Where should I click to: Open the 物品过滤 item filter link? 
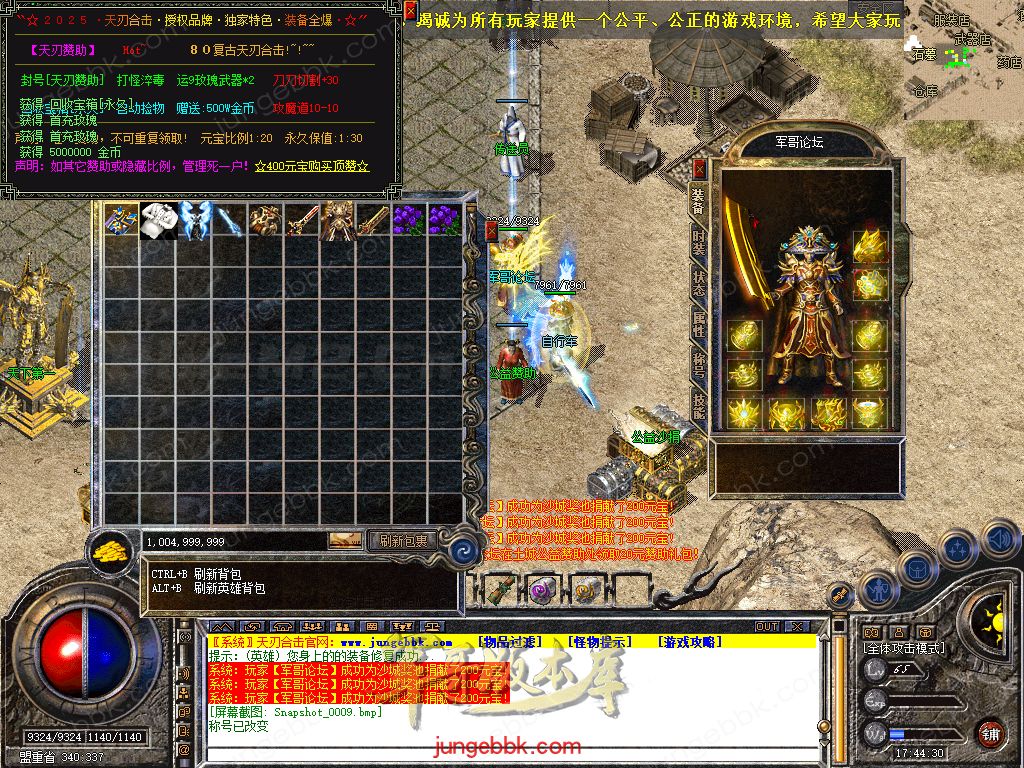510,642
